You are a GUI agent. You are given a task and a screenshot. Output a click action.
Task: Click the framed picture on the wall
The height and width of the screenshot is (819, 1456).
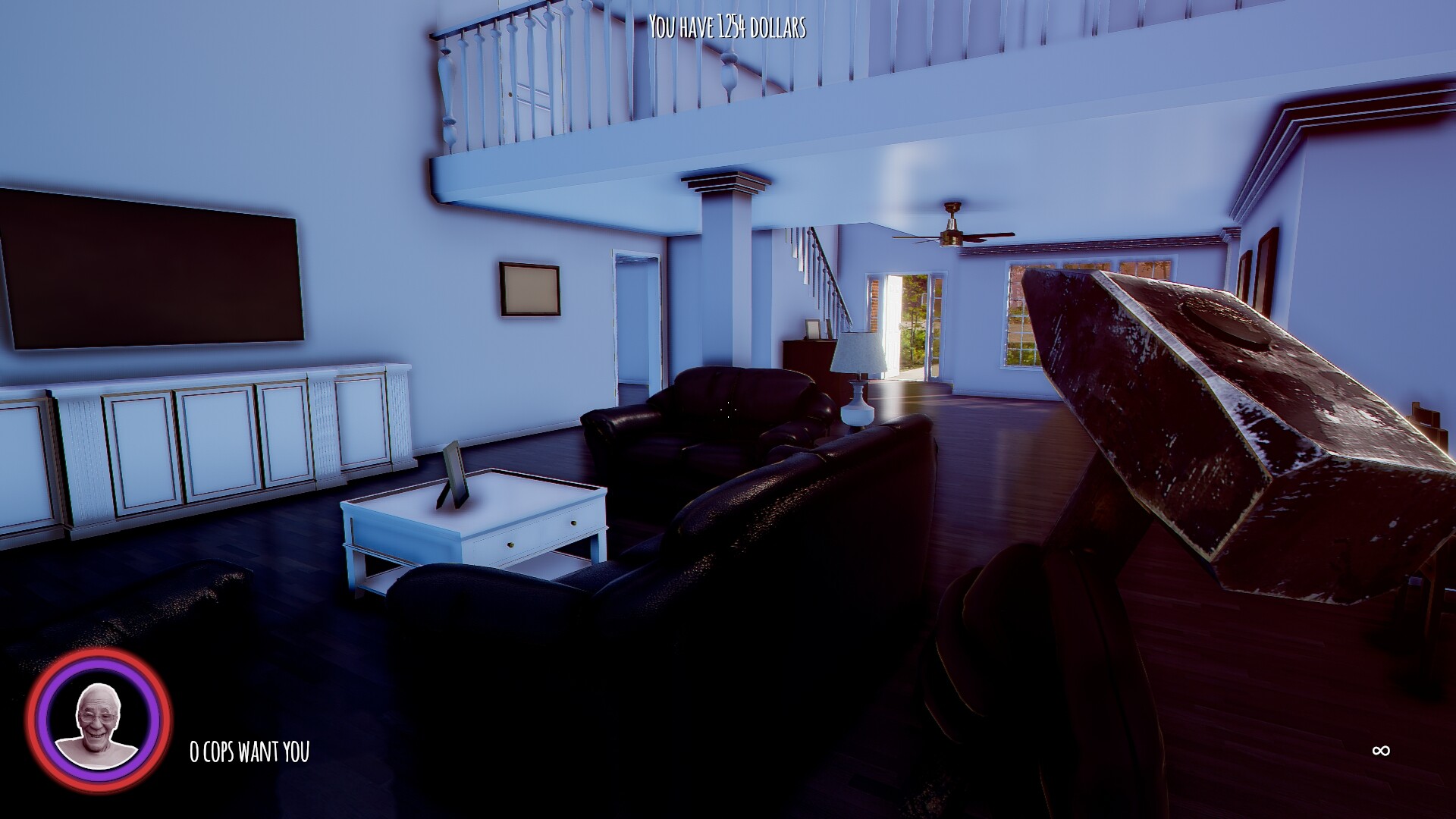(x=529, y=290)
